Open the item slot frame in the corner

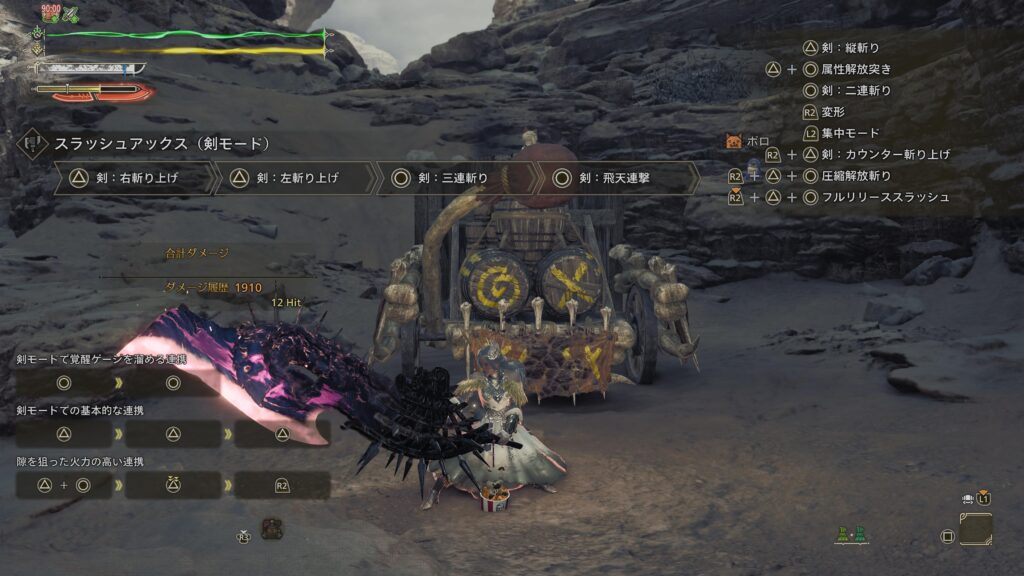point(975,529)
